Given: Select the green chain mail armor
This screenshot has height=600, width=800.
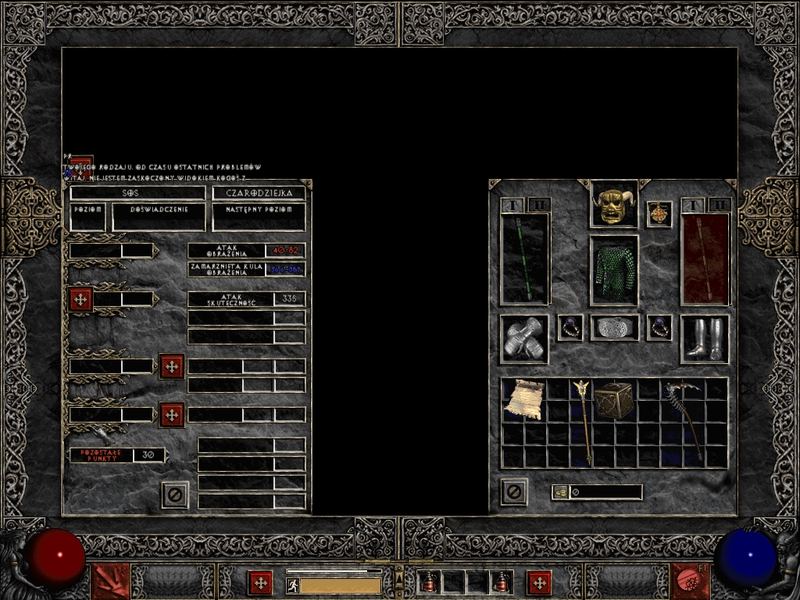Looking at the screenshot, I should [613, 270].
